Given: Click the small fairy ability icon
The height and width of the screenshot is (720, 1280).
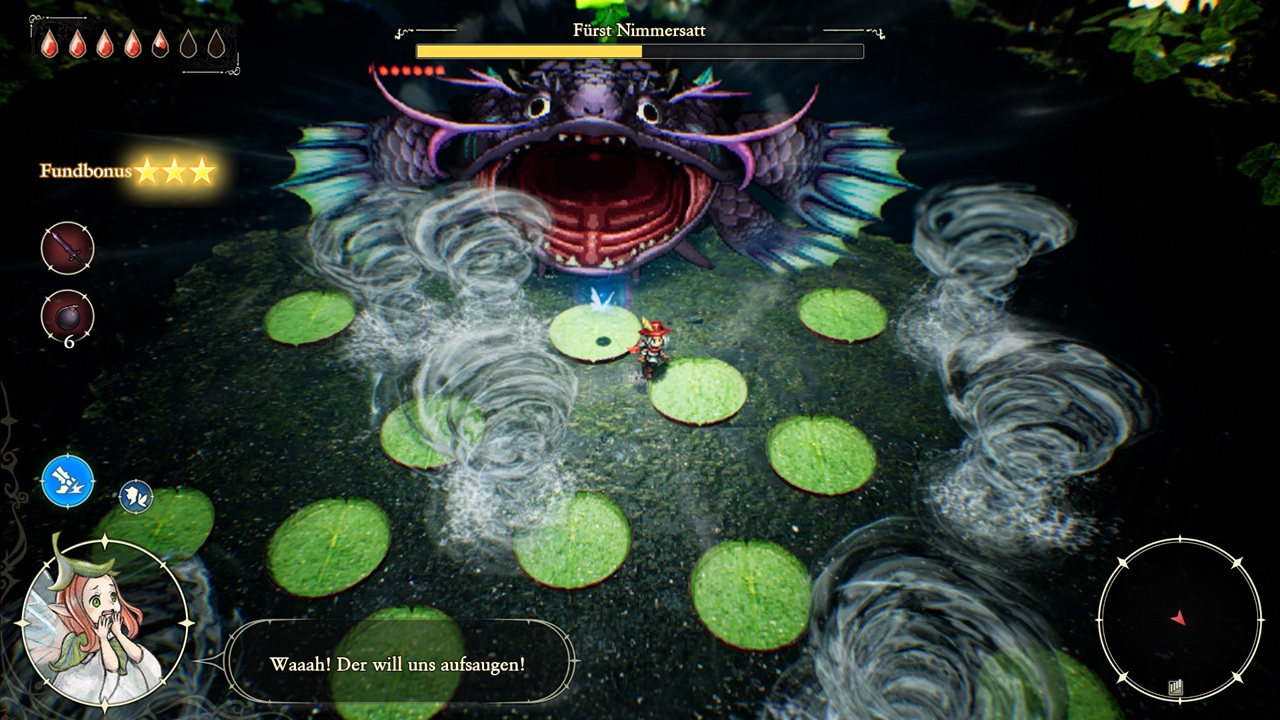Looking at the screenshot, I should pos(136,496).
